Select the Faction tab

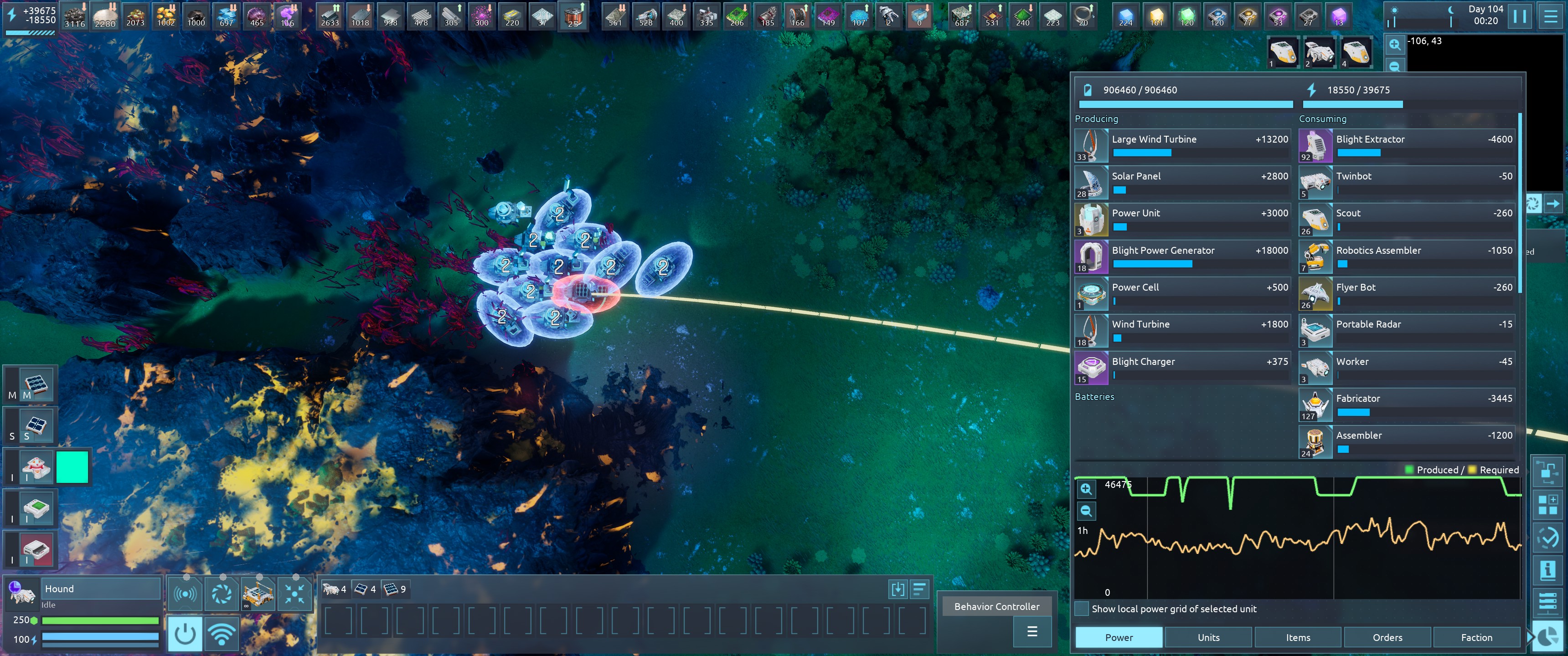point(1476,637)
